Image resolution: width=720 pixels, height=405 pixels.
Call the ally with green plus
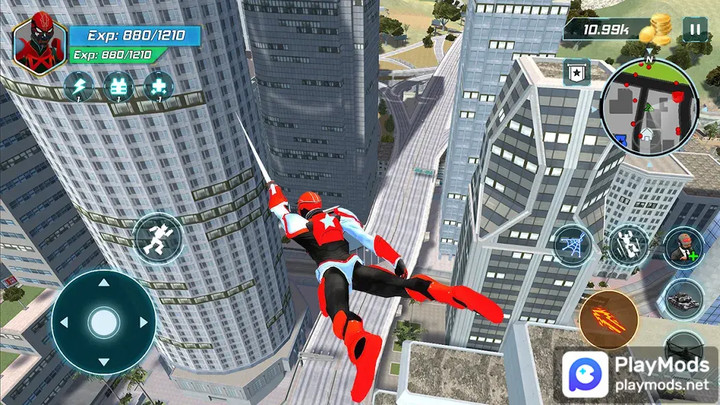pos(683,246)
